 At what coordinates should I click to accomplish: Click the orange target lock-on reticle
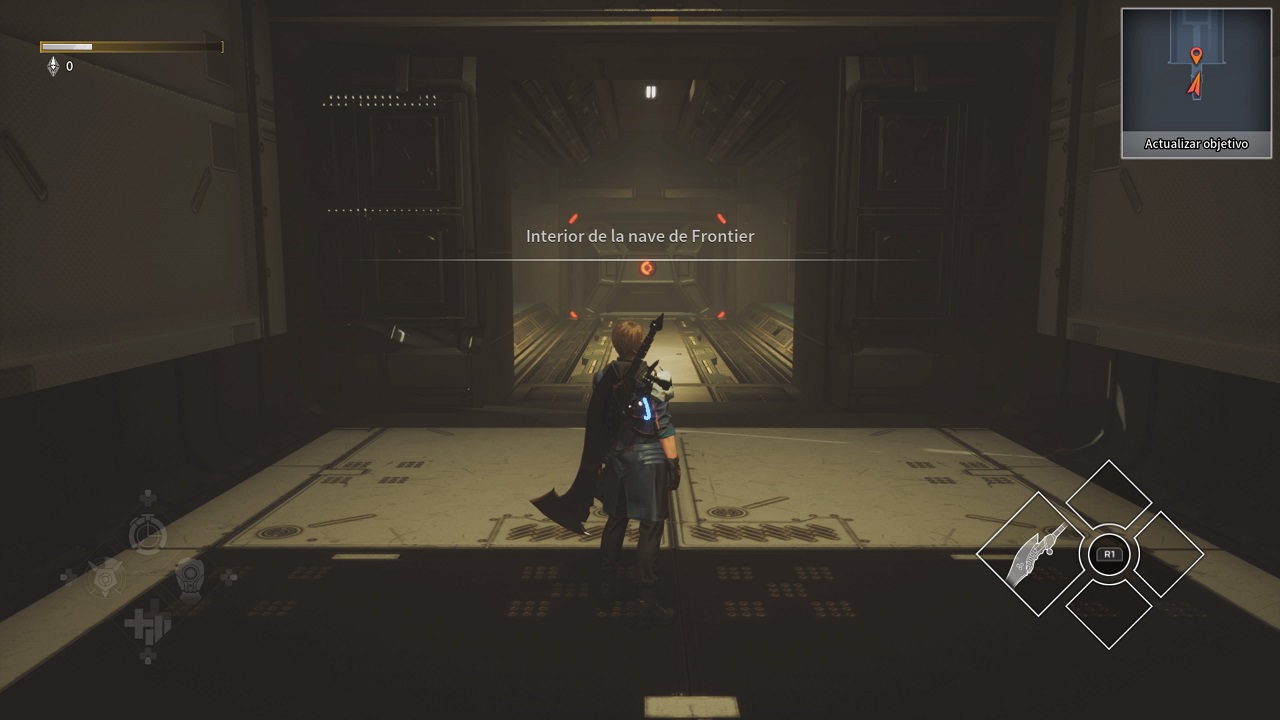click(x=646, y=268)
